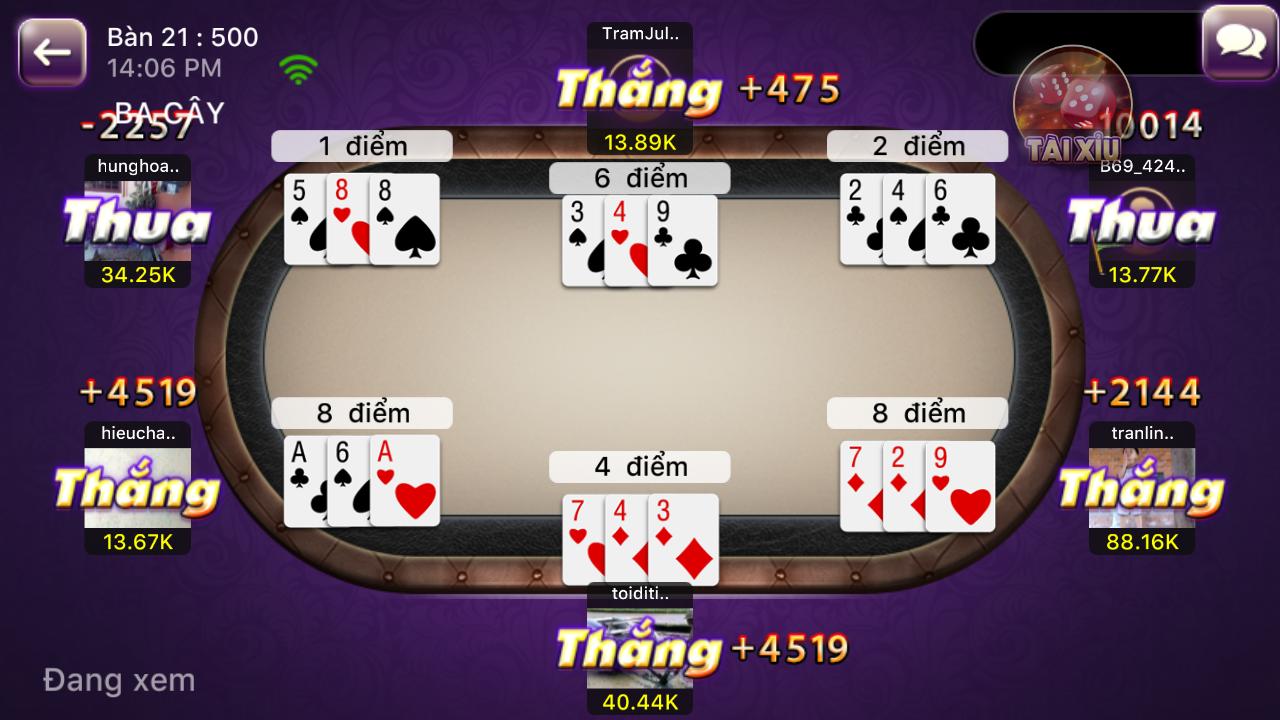Open the chat bubble icon
Screen dimensions: 1280x720
(1240, 42)
